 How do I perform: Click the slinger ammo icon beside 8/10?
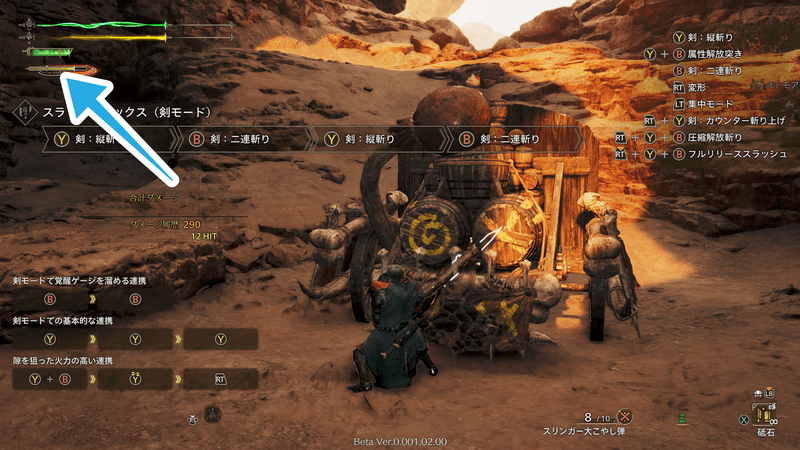626,416
